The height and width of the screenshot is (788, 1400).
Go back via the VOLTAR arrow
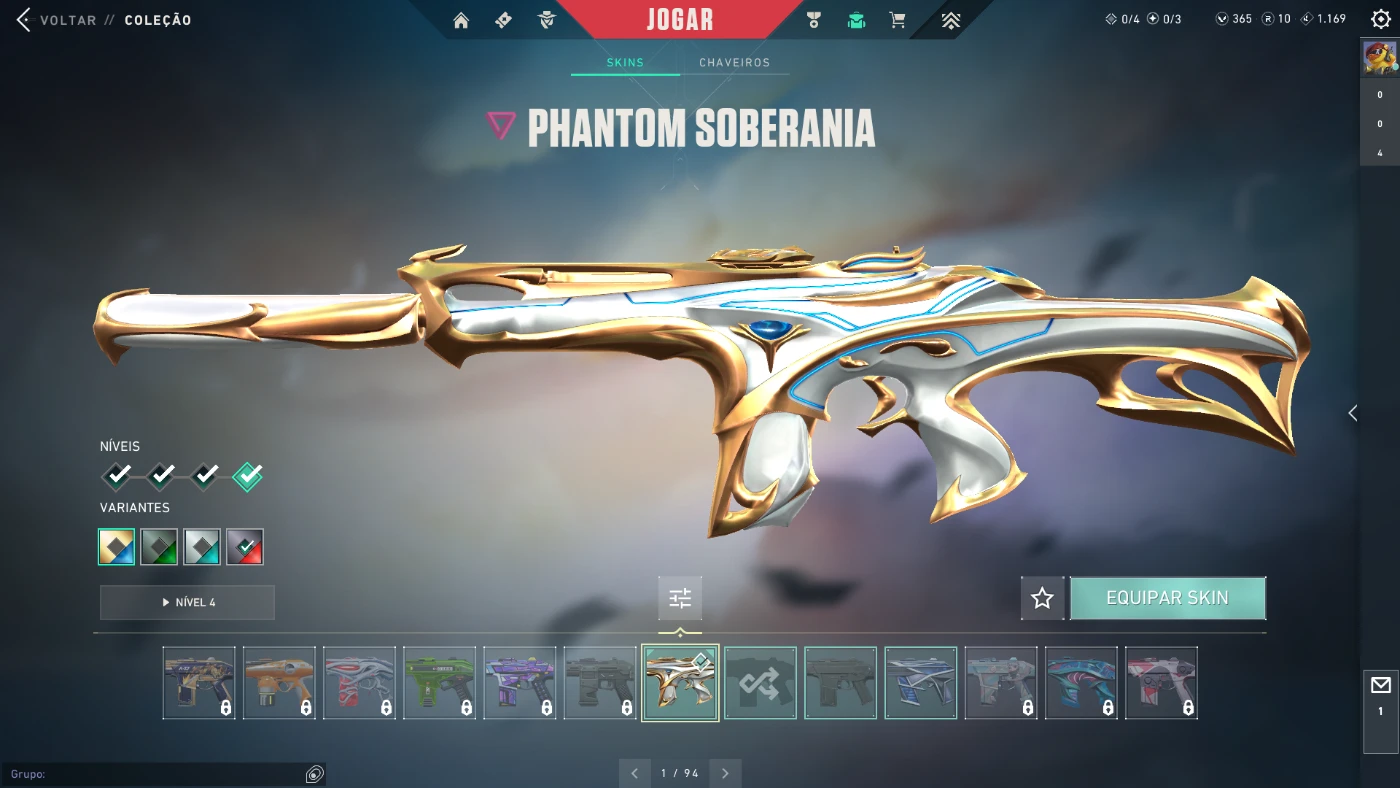coord(24,20)
